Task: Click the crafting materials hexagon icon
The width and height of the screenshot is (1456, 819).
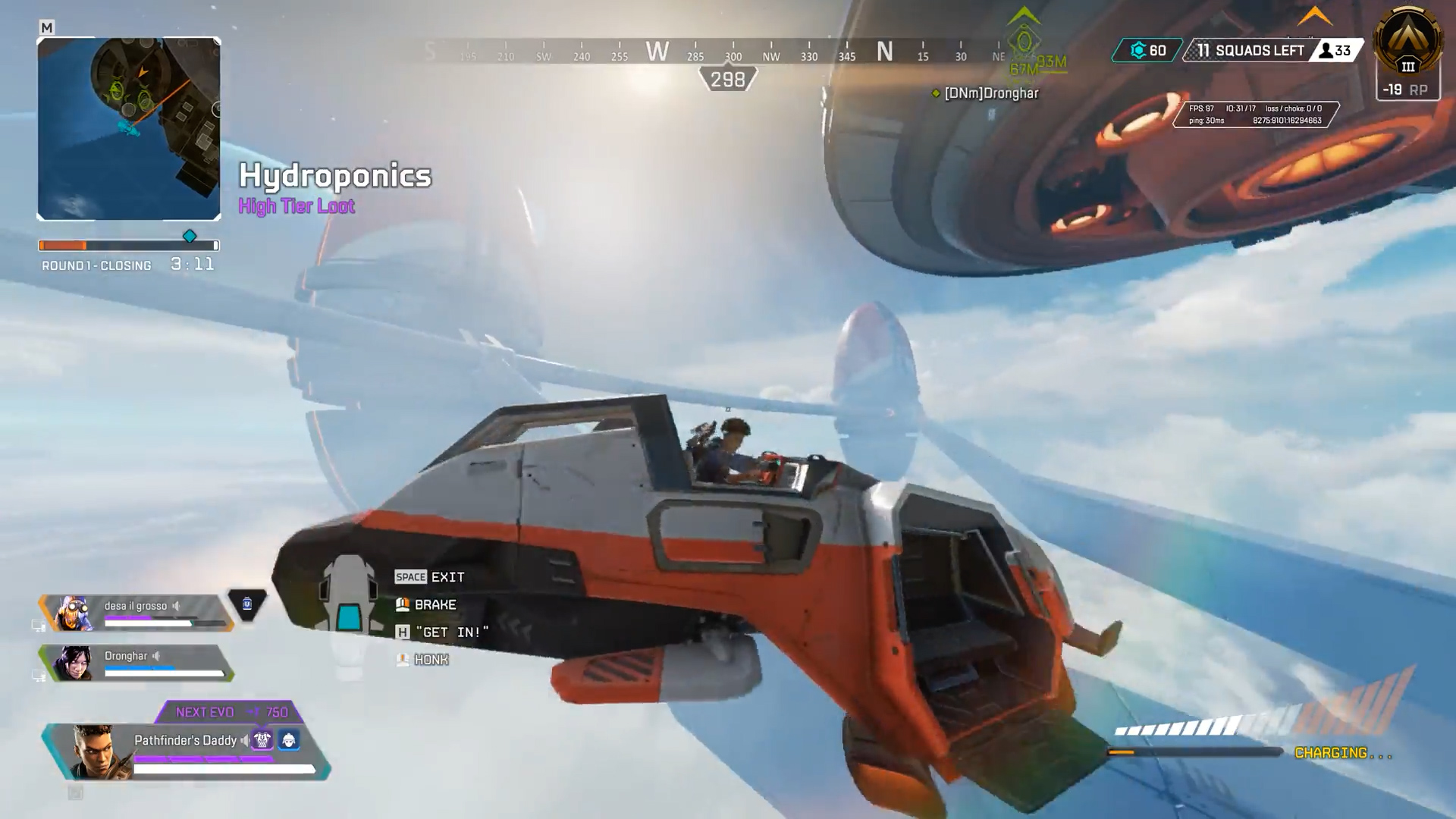Action: tap(1137, 51)
